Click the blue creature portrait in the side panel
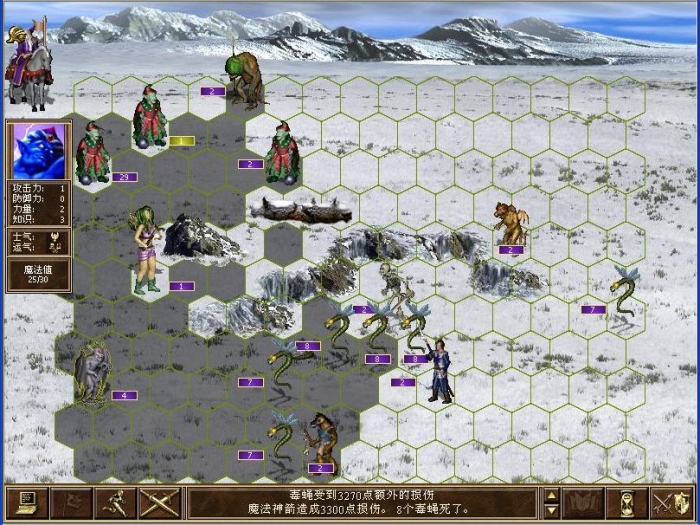This screenshot has height=525, width=700. [x=39, y=150]
